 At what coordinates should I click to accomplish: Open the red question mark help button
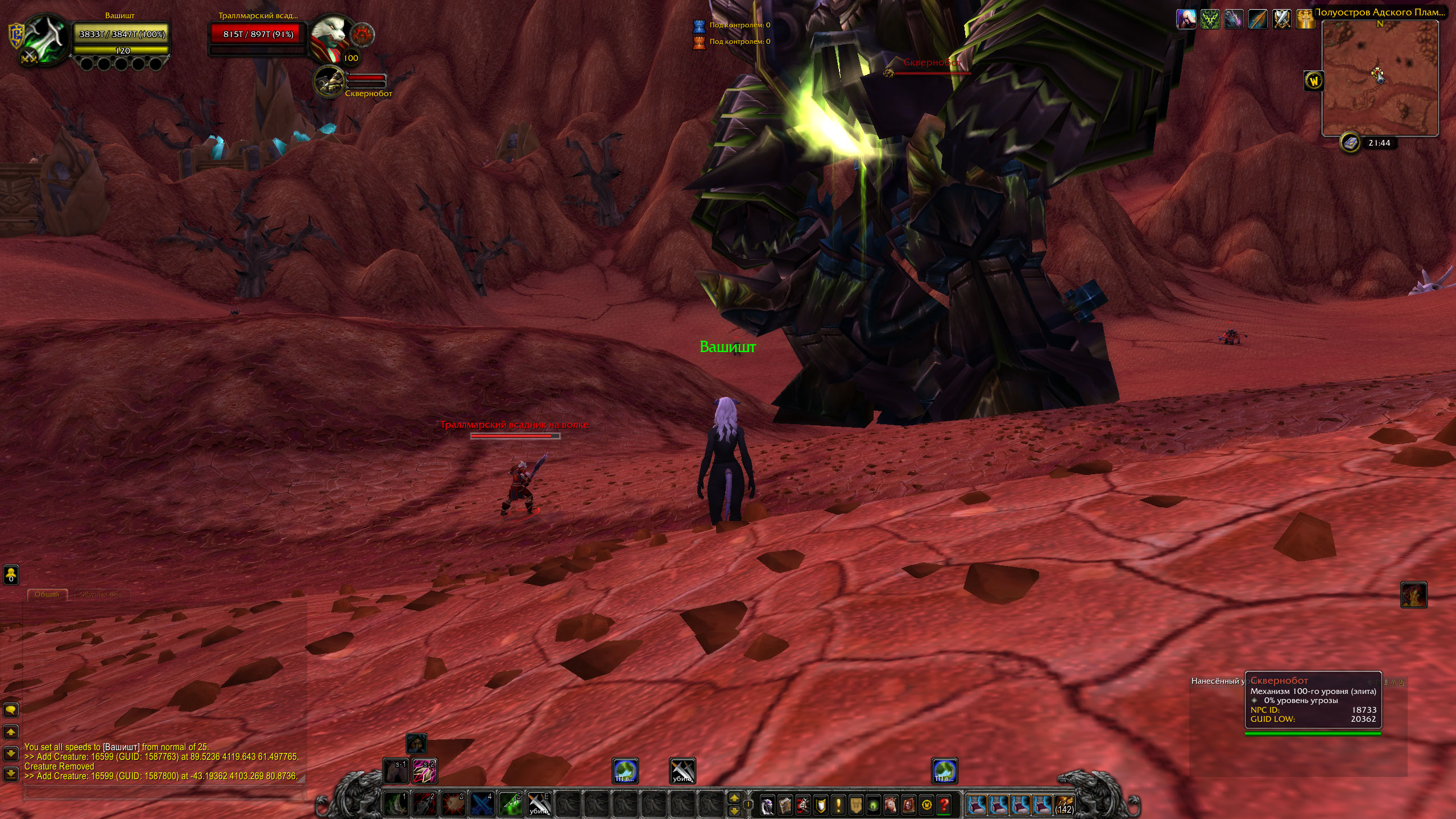[945, 805]
